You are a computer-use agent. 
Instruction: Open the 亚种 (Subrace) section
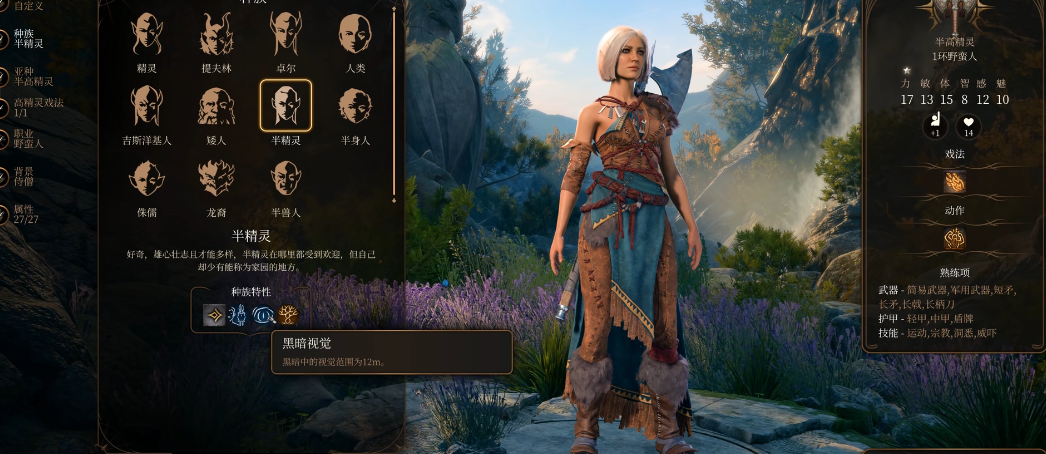34,76
